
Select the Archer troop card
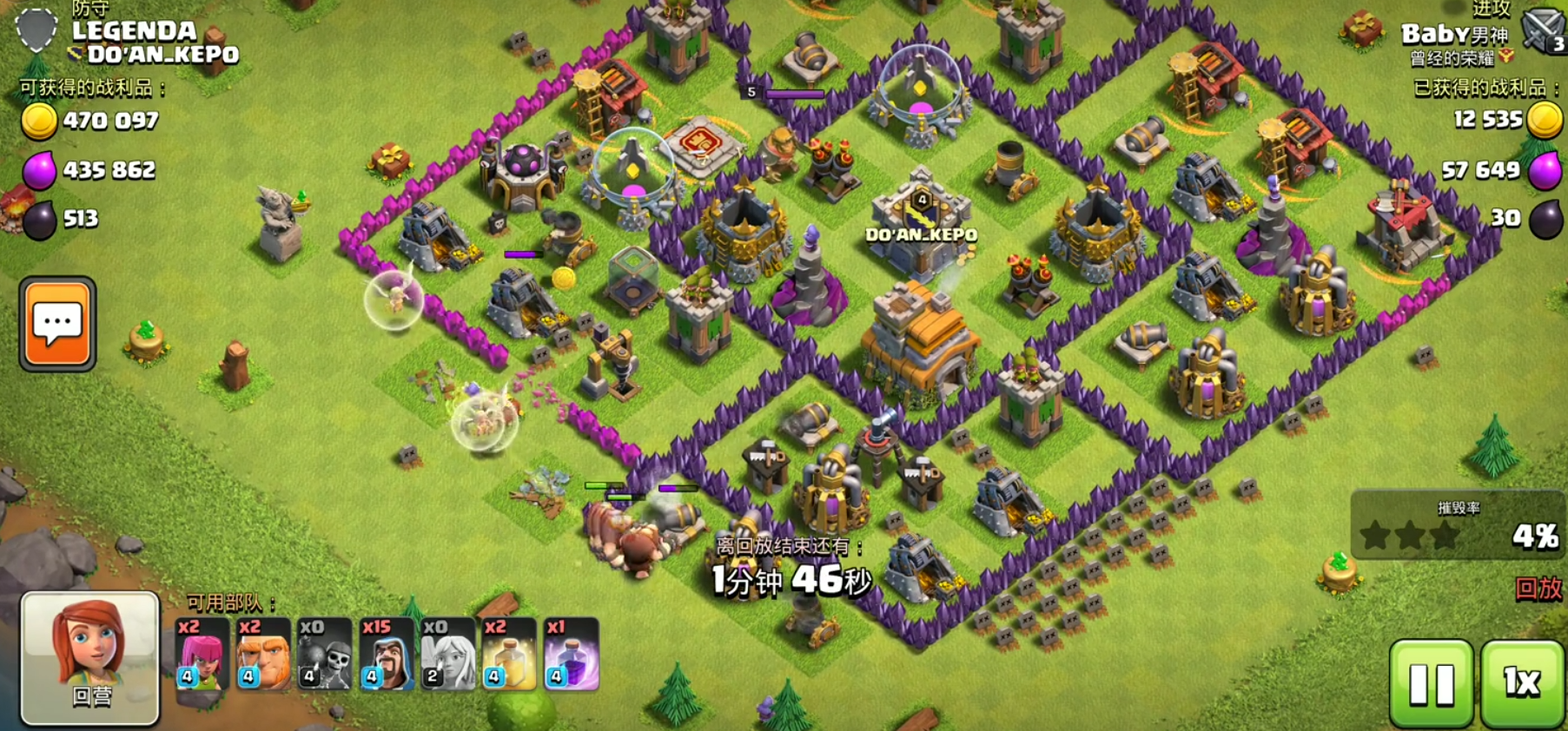click(202, 654)
